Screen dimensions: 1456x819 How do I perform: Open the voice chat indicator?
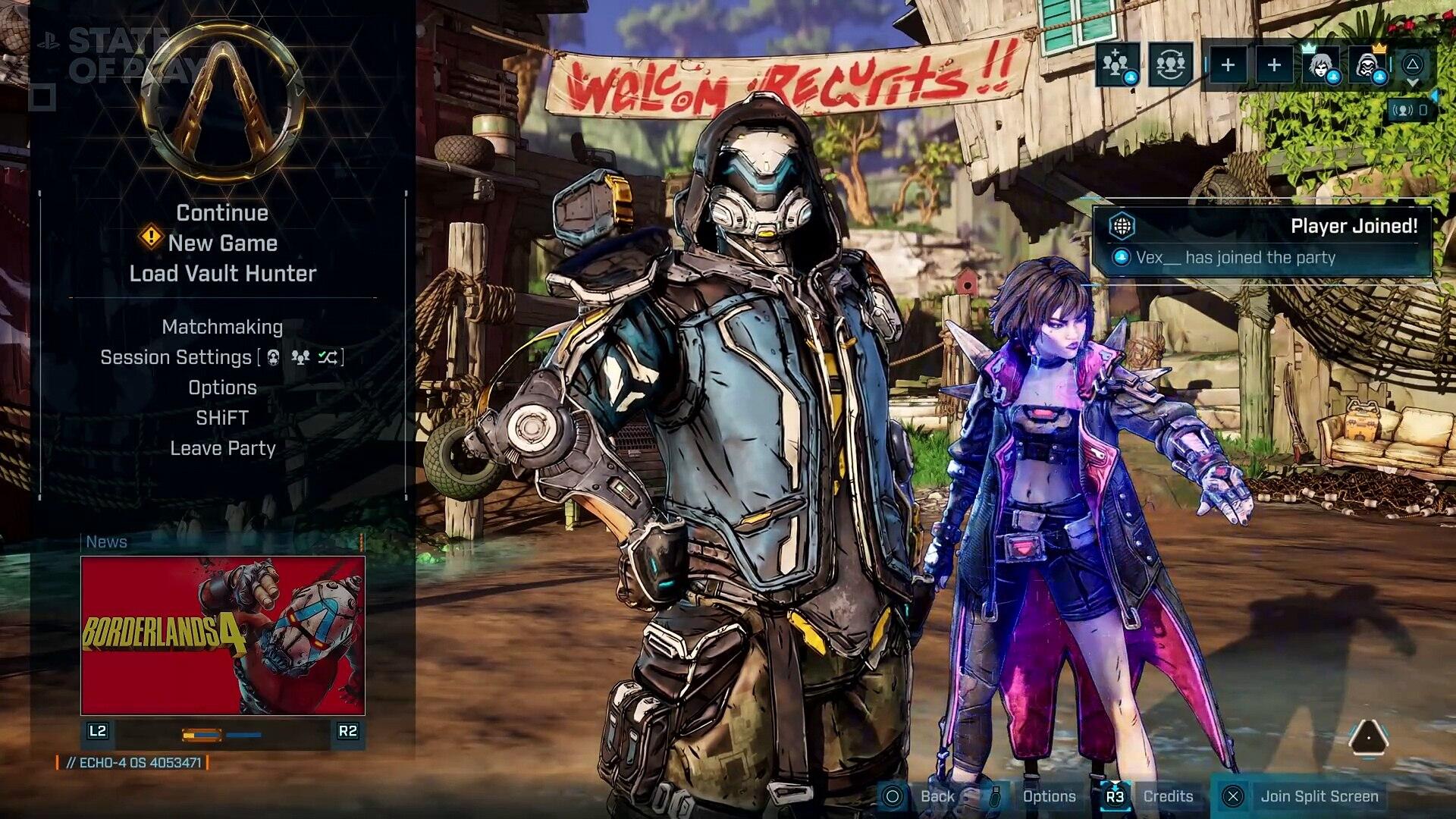tap(1409, 111)
